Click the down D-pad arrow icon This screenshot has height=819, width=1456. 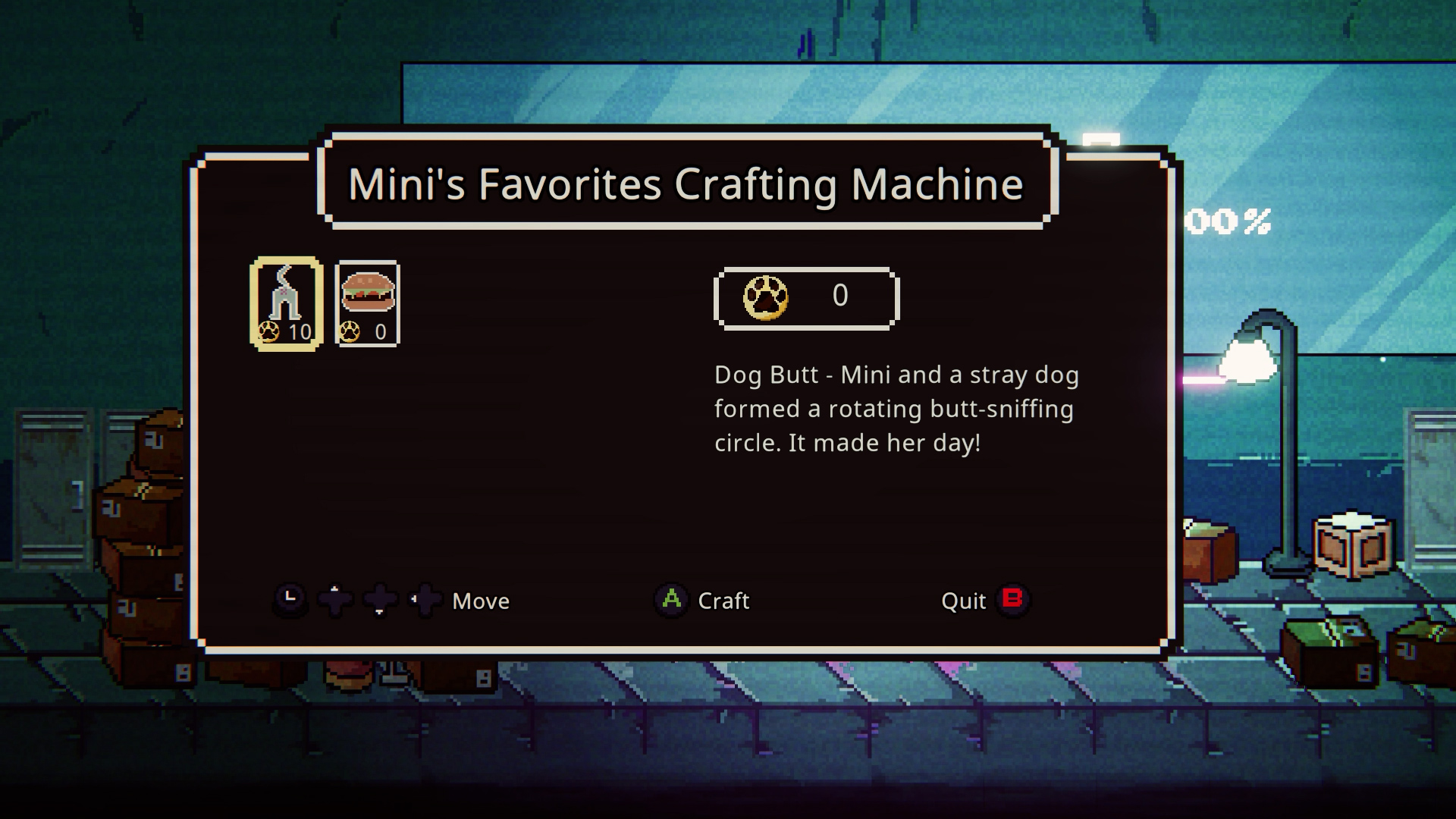(x=381, y=600)
